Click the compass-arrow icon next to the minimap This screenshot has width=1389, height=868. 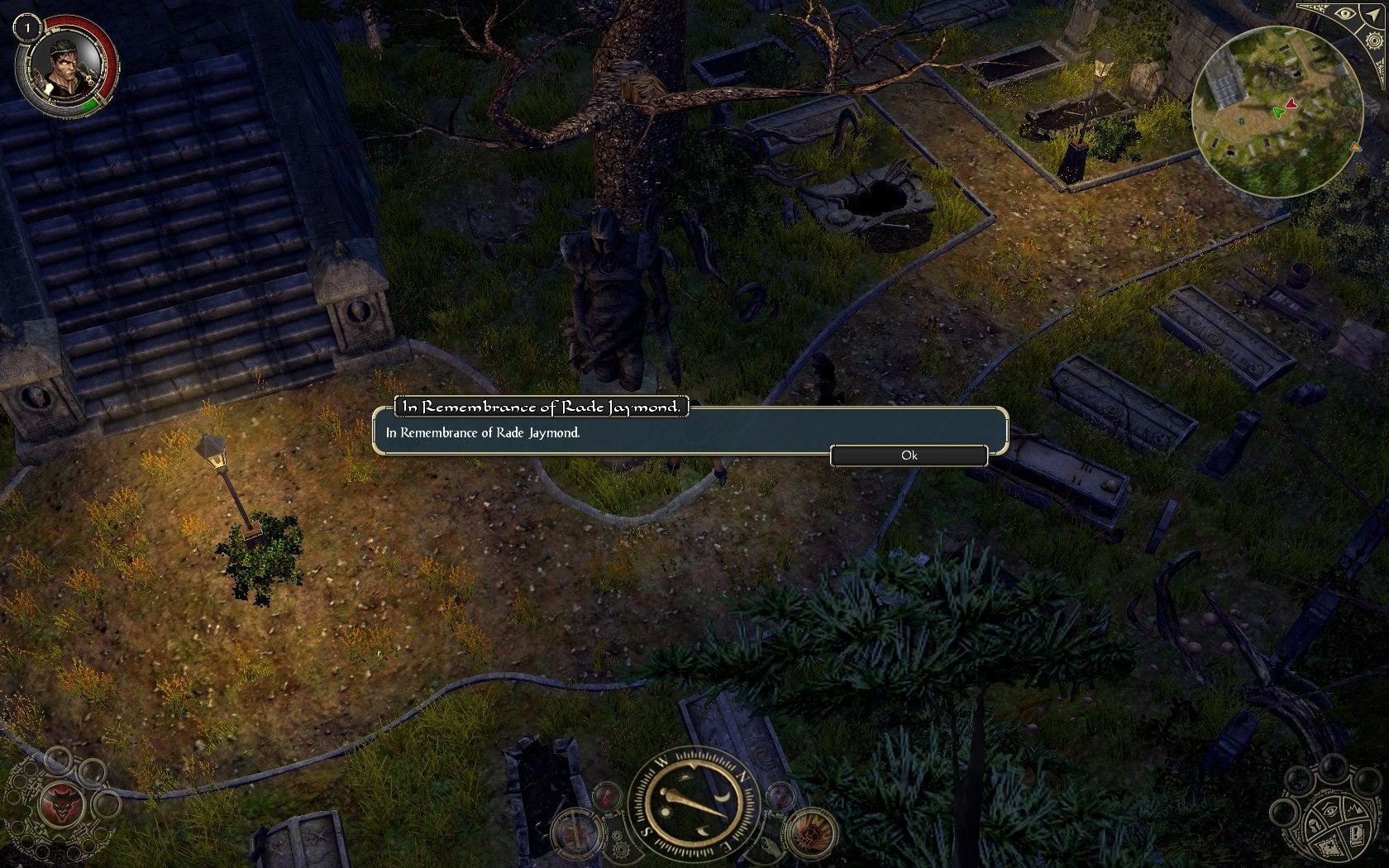coord(1372,14)
